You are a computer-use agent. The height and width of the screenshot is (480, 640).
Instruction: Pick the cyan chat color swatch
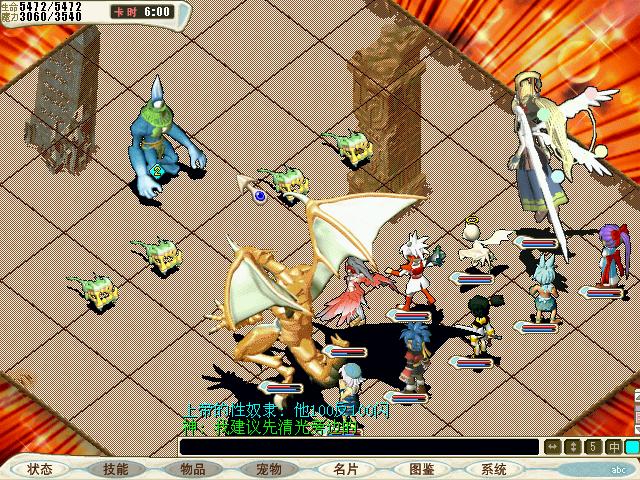(x=632, y=447)
